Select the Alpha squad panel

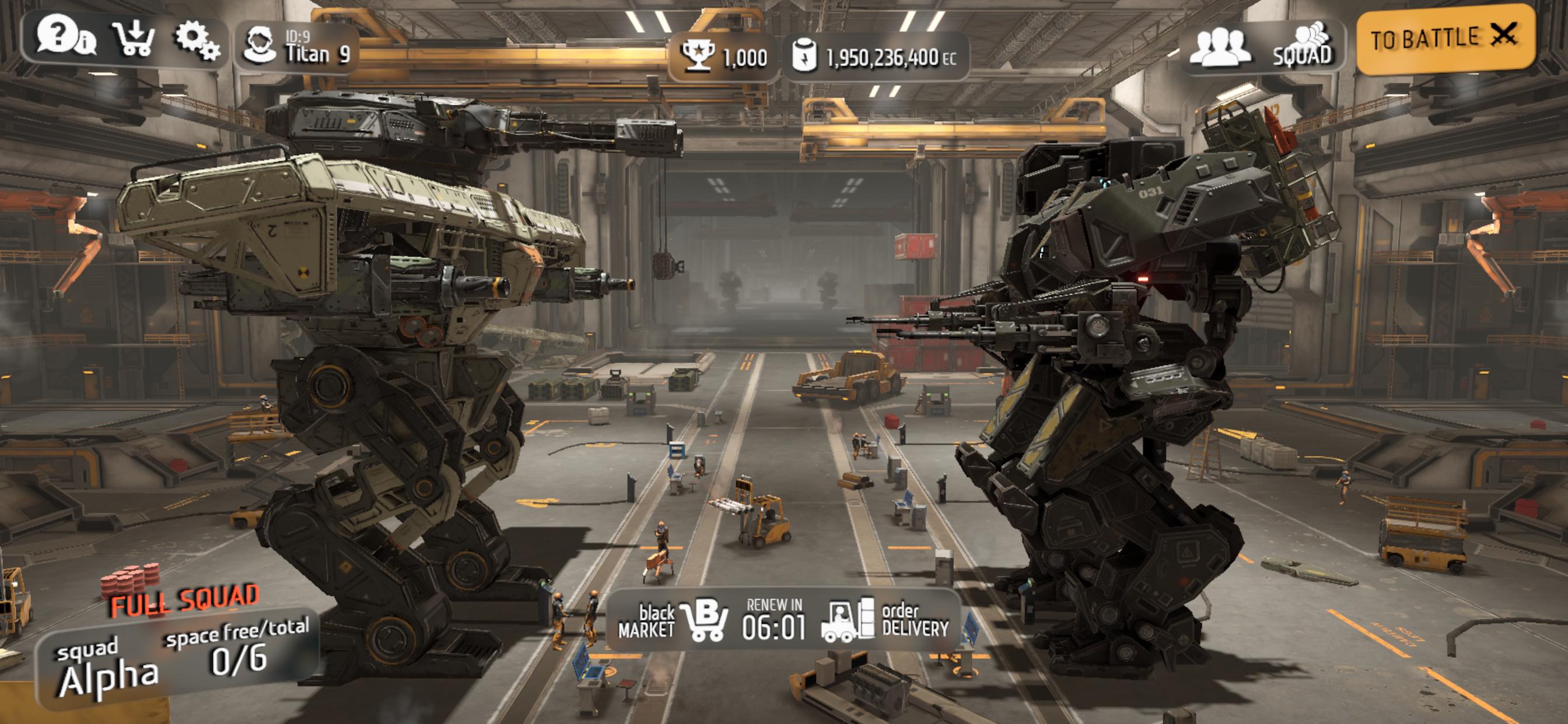(177, 660)
